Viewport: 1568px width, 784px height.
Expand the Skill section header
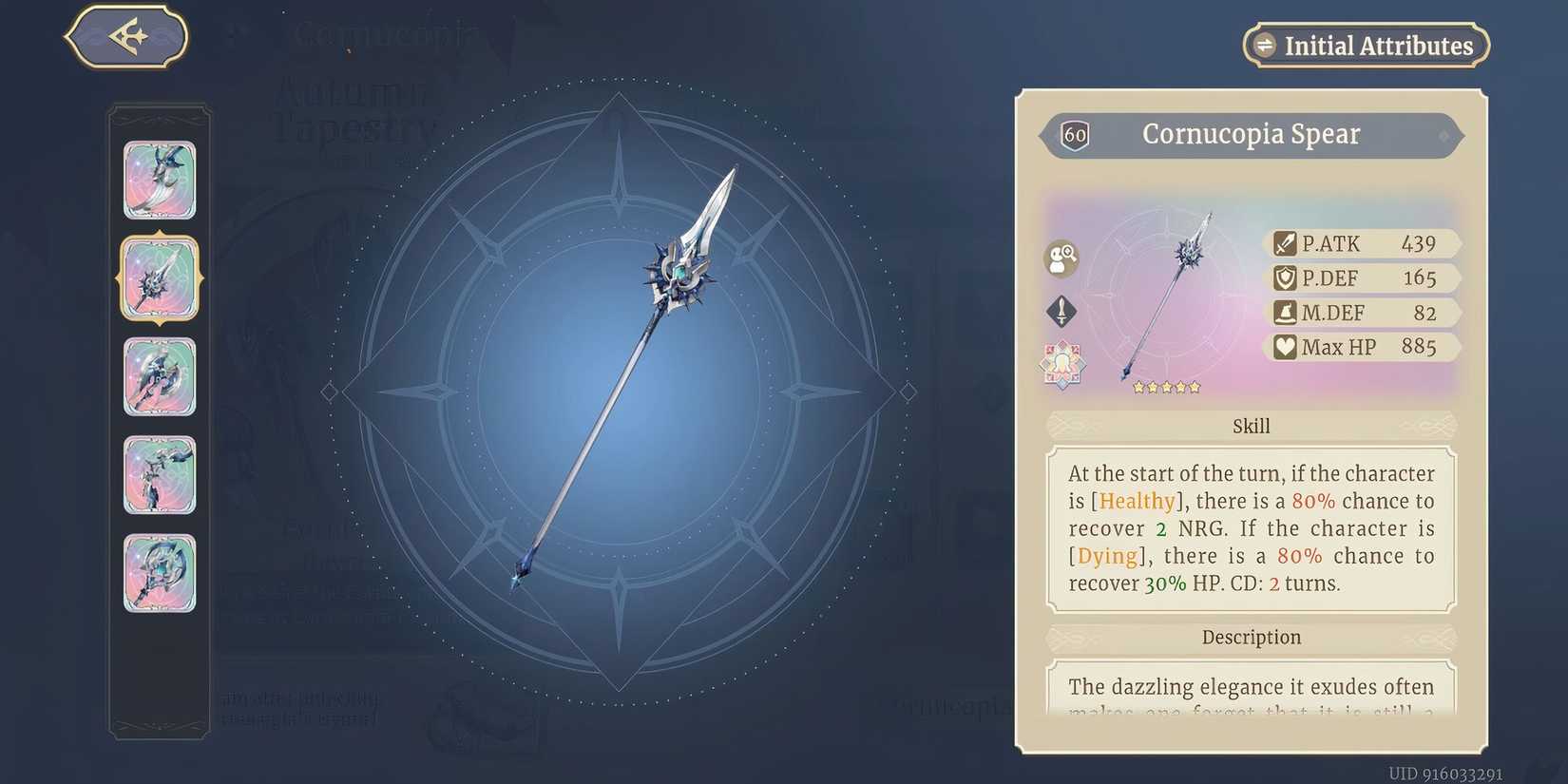pyautogui.click(x=1251, y=426)
